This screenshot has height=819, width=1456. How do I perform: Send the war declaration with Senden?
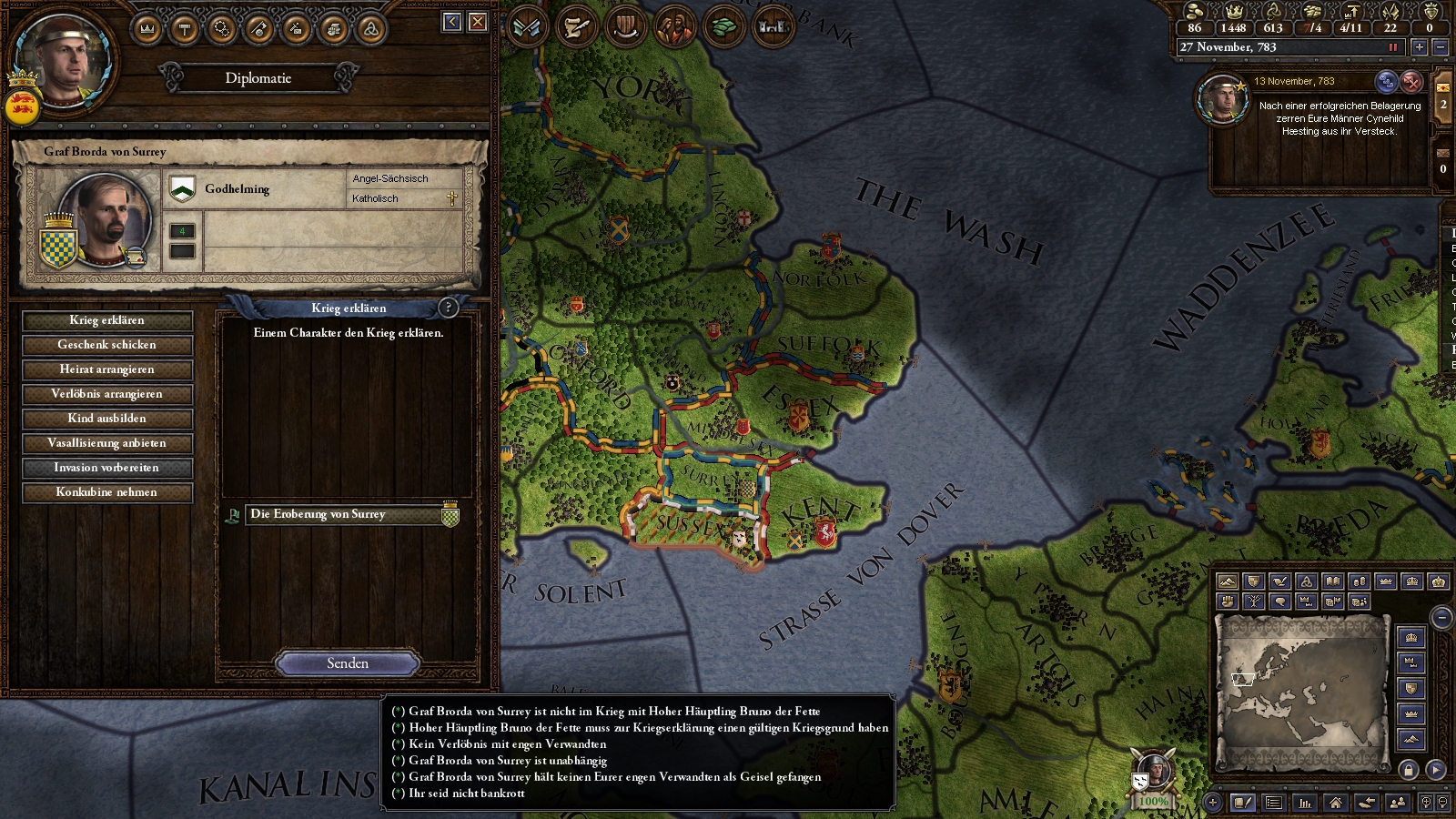pos(348,663)
